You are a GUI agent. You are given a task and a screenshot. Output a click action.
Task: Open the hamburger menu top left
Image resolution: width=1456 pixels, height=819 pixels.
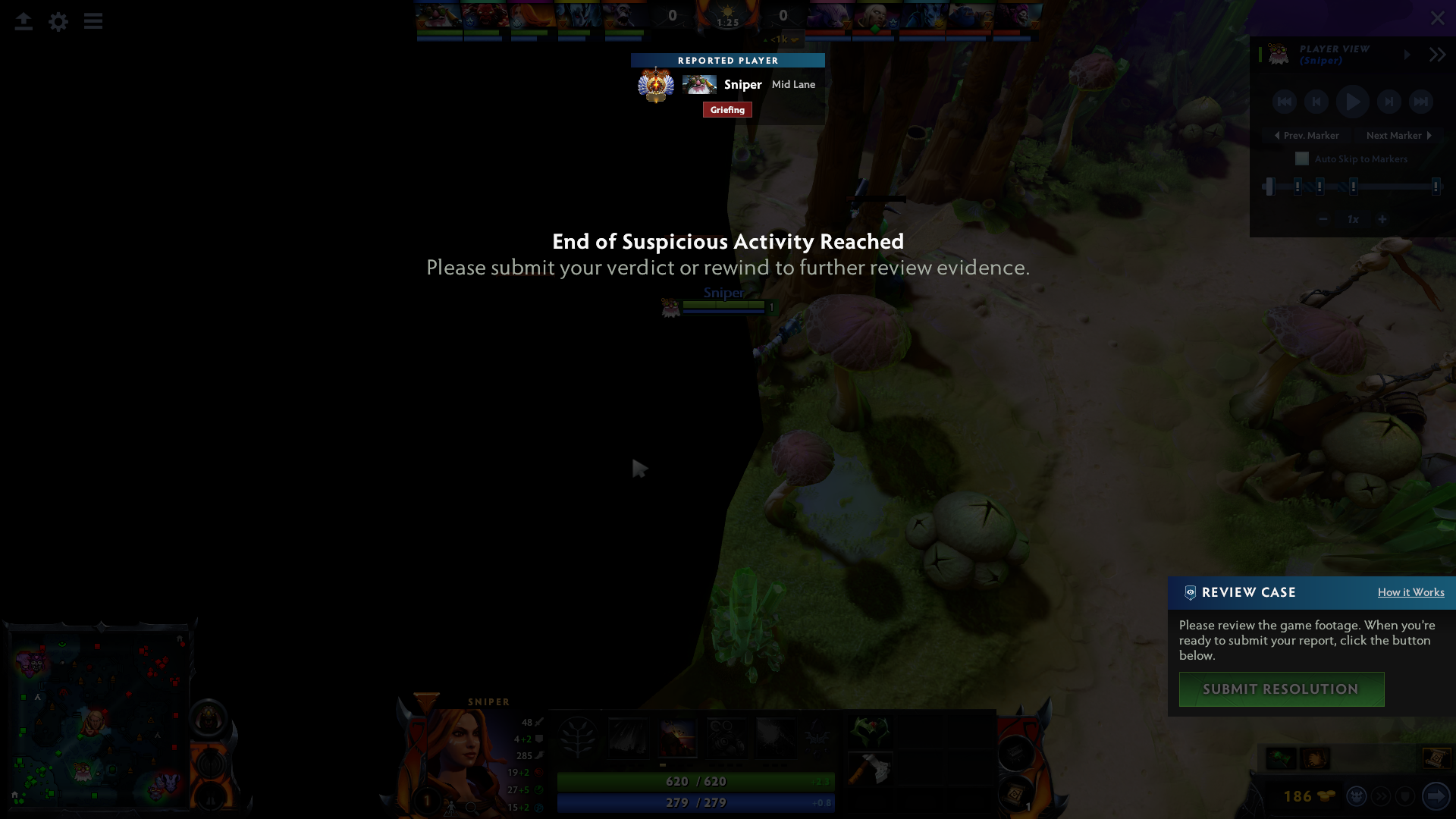tap(93, 21)
